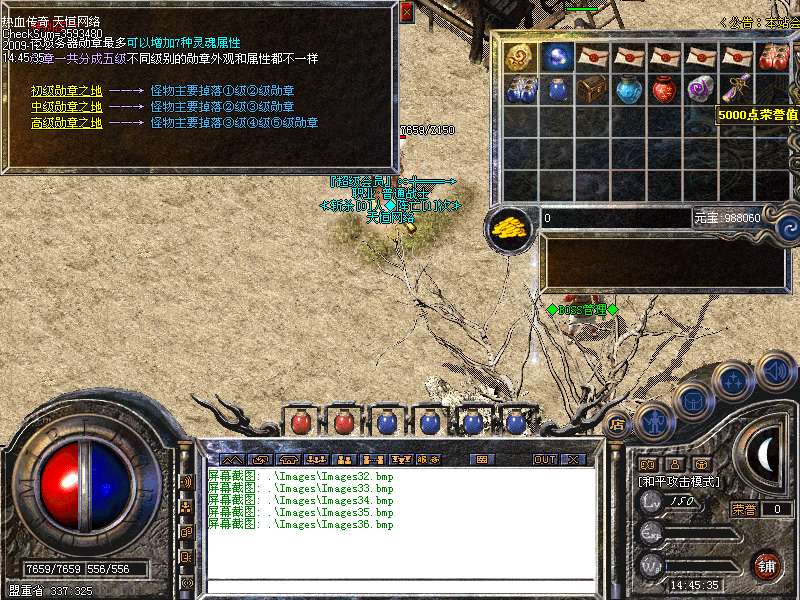Select the blue orb item
Viewport: 800px width, 600px height.
557,56
